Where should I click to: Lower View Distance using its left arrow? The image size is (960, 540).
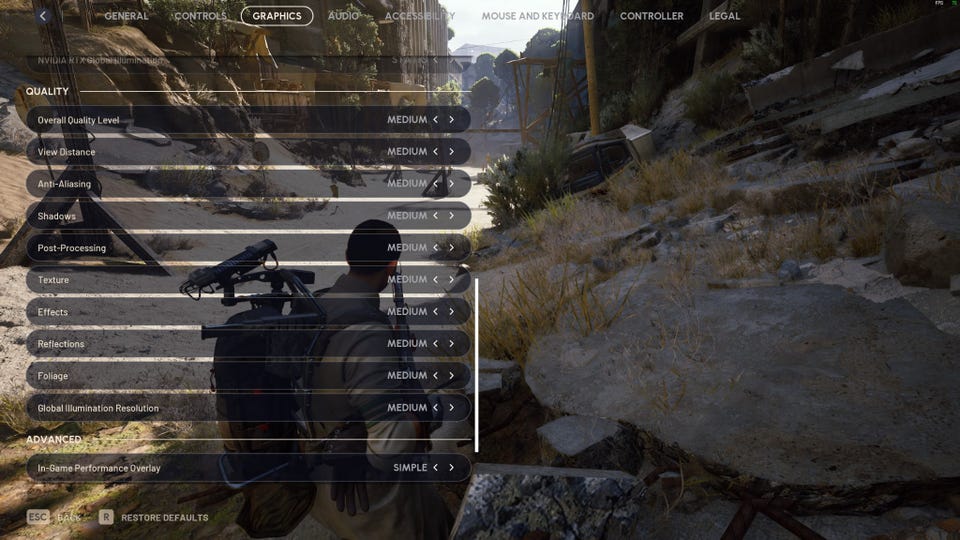436,152
